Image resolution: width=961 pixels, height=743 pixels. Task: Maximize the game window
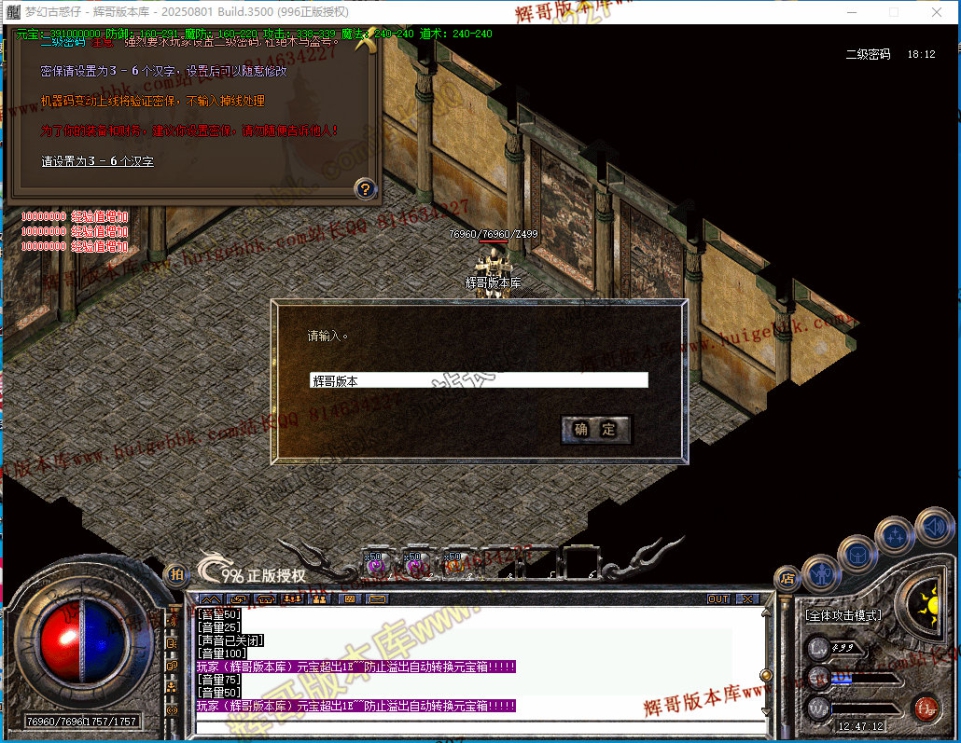click(x=893, y=12)
